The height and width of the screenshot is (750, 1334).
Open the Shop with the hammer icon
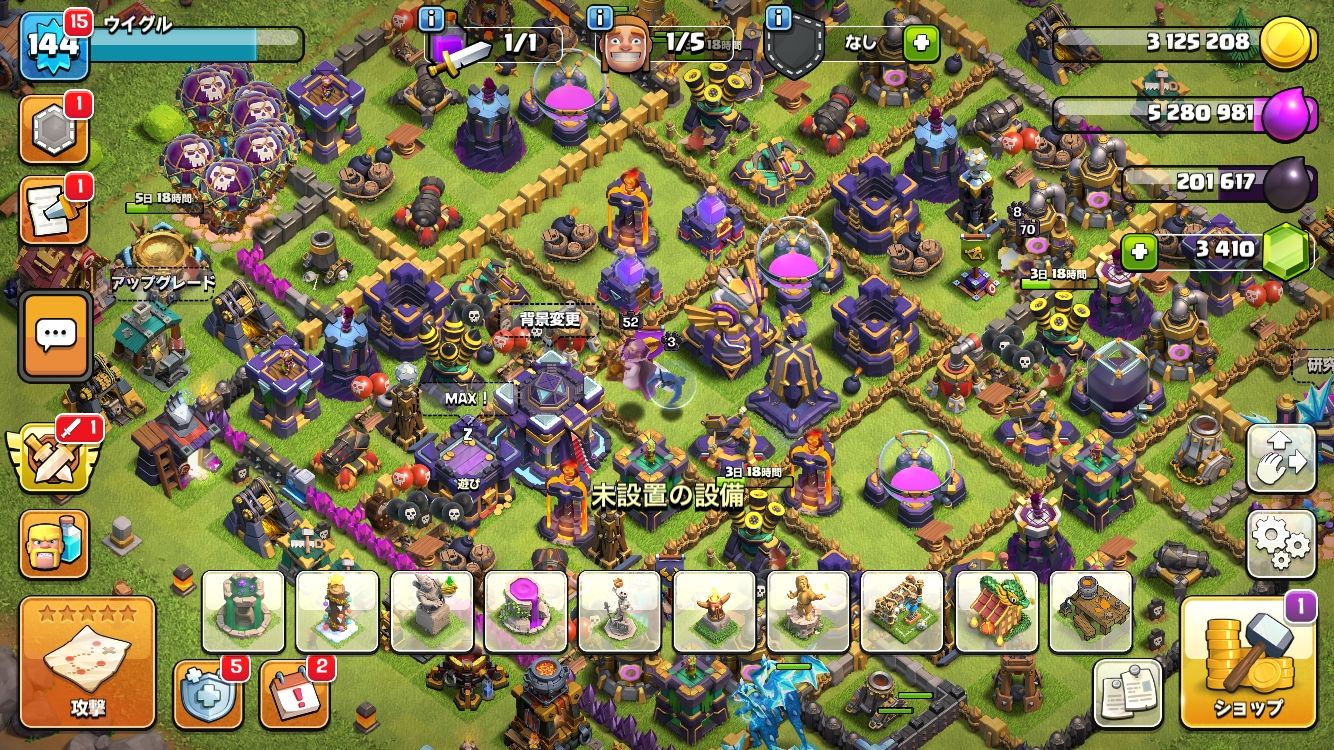pyautogui.click(x=1247, y=662)
